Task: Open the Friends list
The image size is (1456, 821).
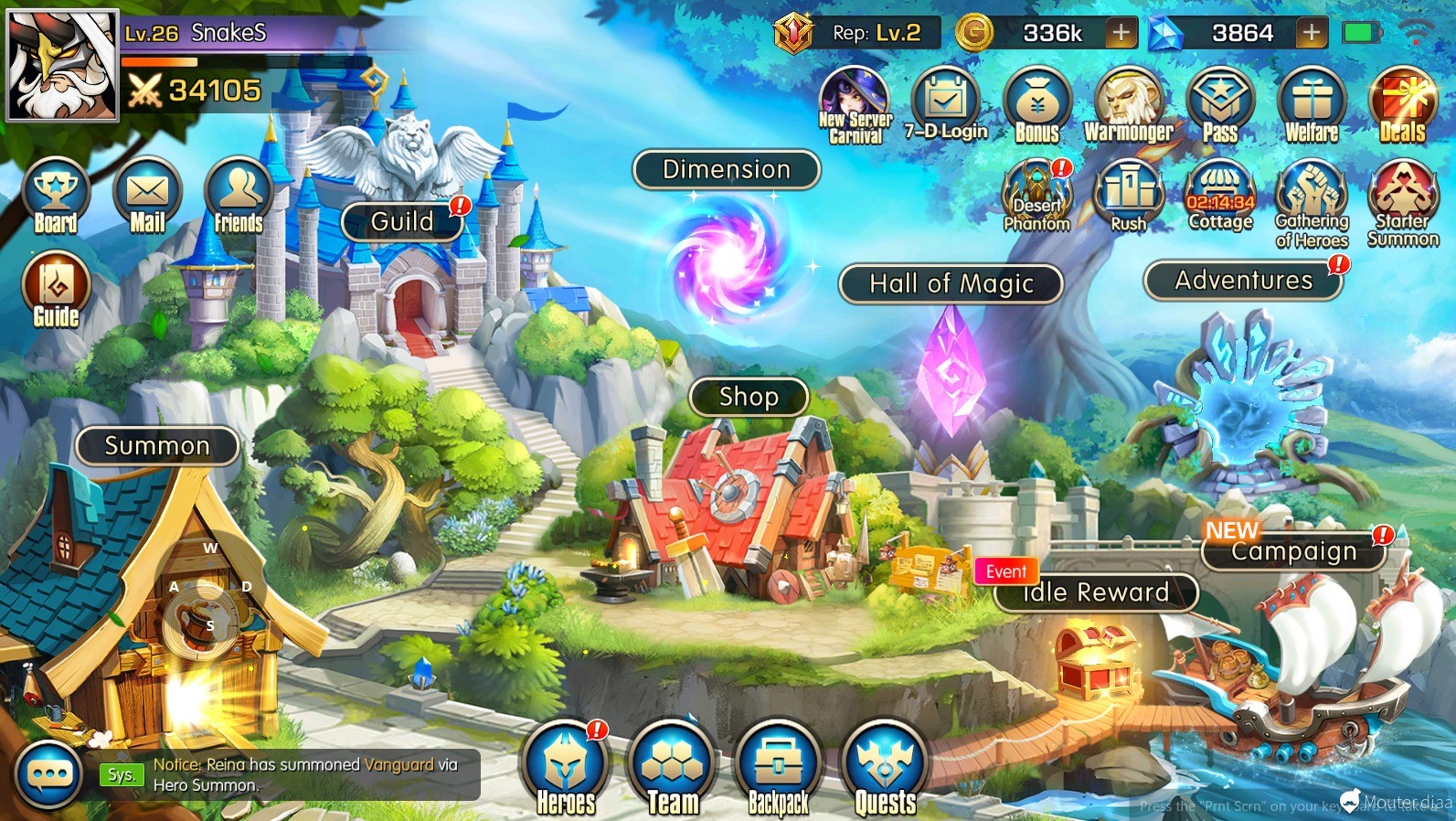Action: coord(239,197)
